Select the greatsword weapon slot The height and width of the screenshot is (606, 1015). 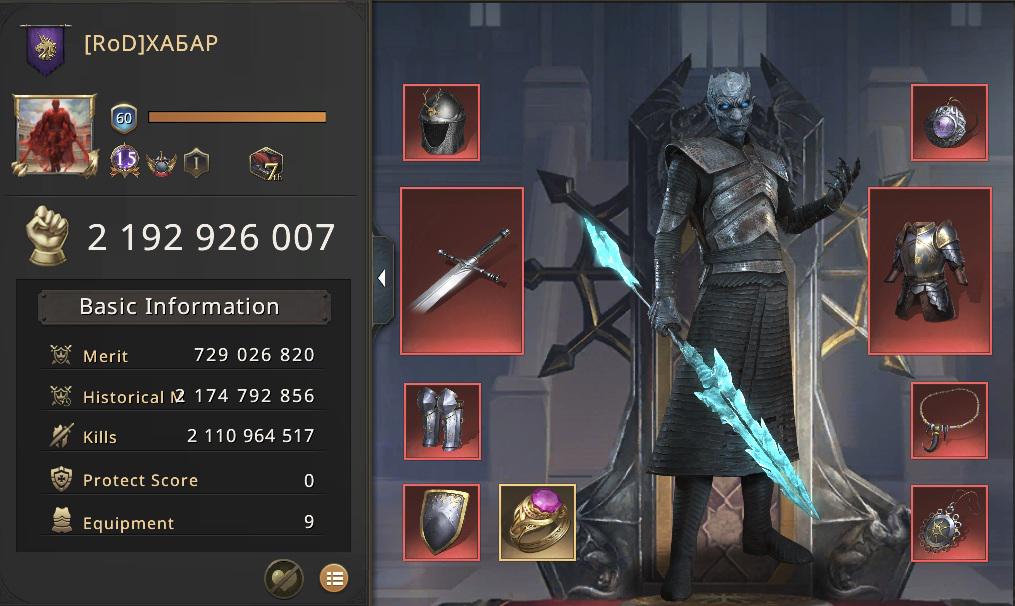(462, 270)
